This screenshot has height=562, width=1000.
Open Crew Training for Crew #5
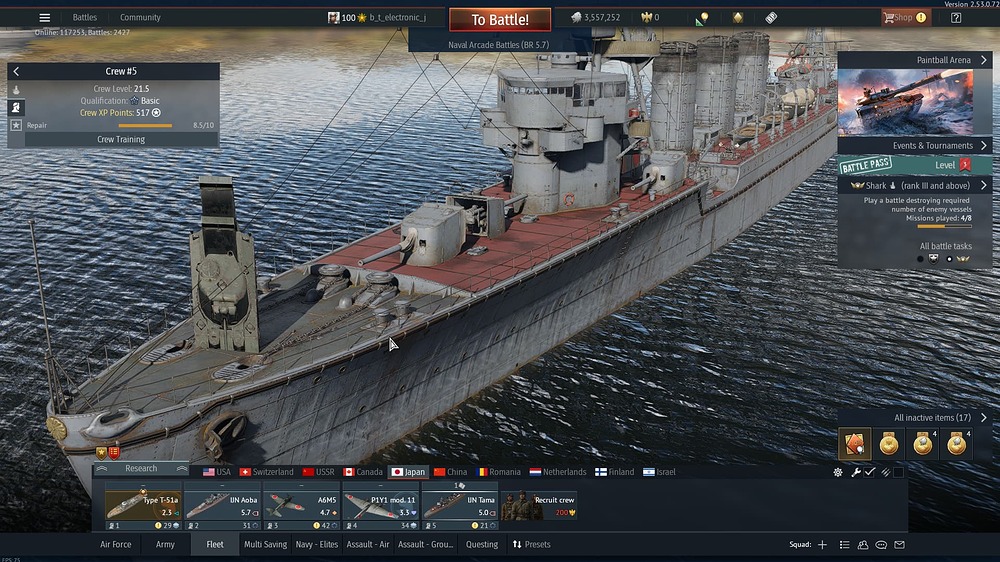pyautogui.click(x=120, y=139)
